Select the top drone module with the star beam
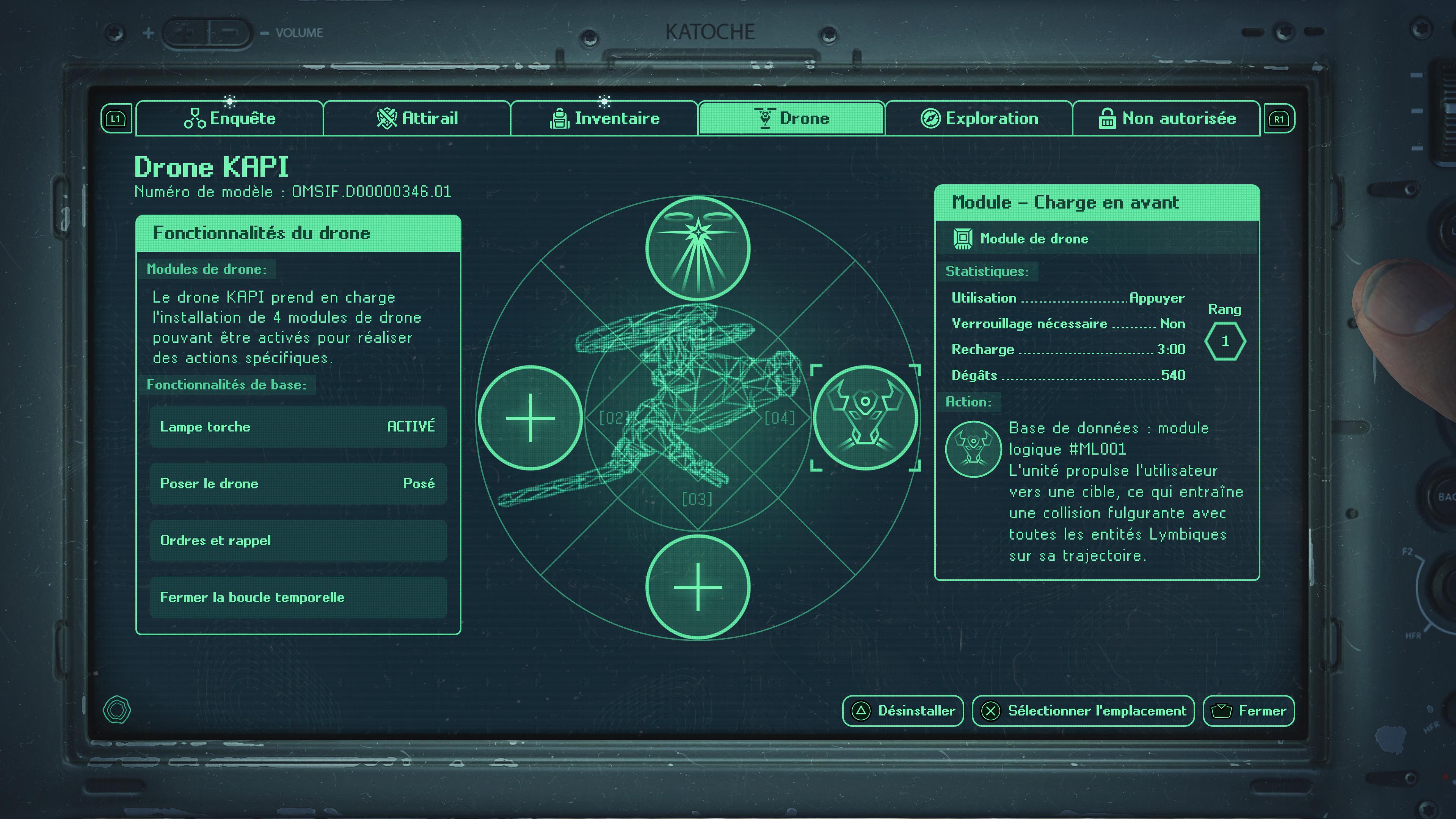 point(698,248)
